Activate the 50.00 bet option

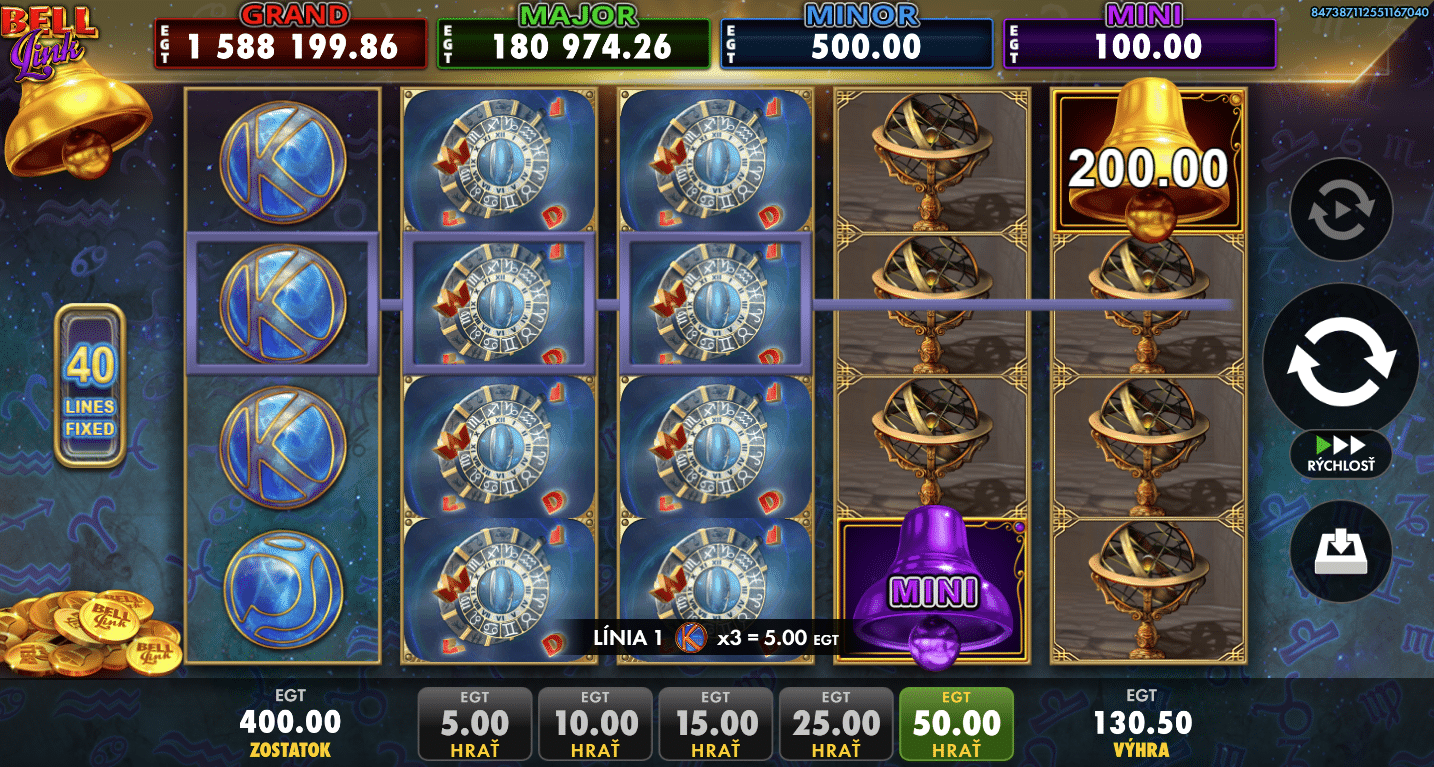956,723
